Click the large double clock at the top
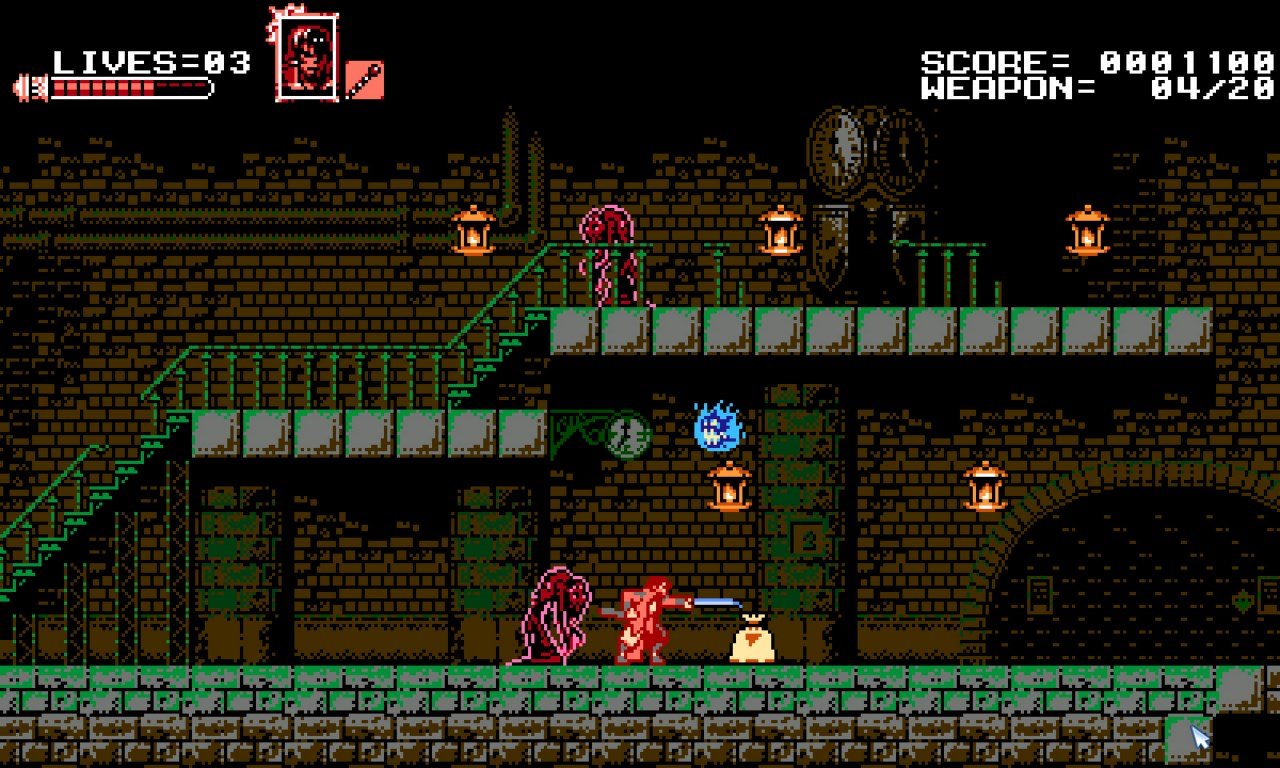 pyautogui.click(x=865, y=150)
